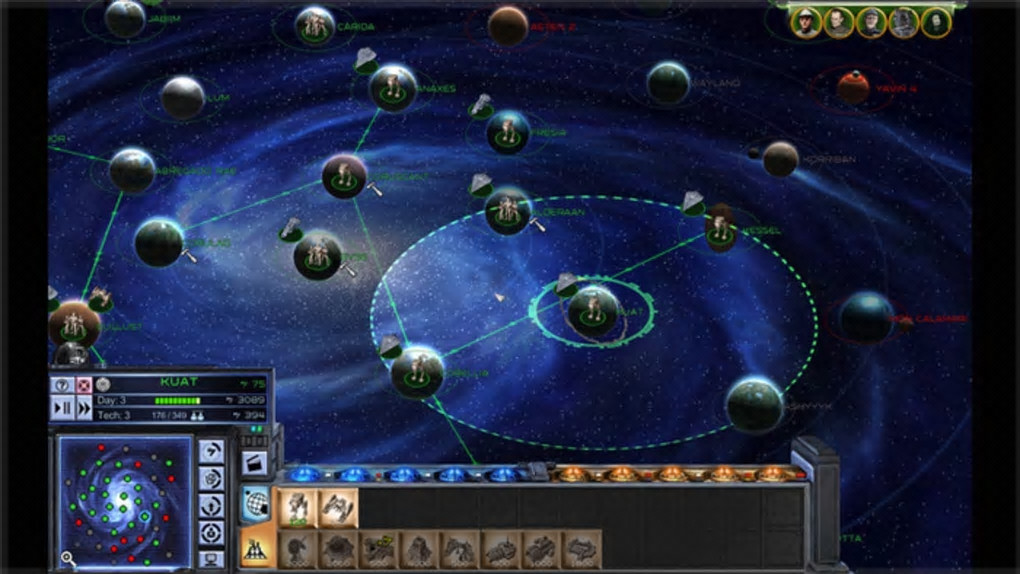Toggle the pause/play game speed button
Viewport: 1020px width, 574px height.
pyautogui.click(x=62, y=407)
